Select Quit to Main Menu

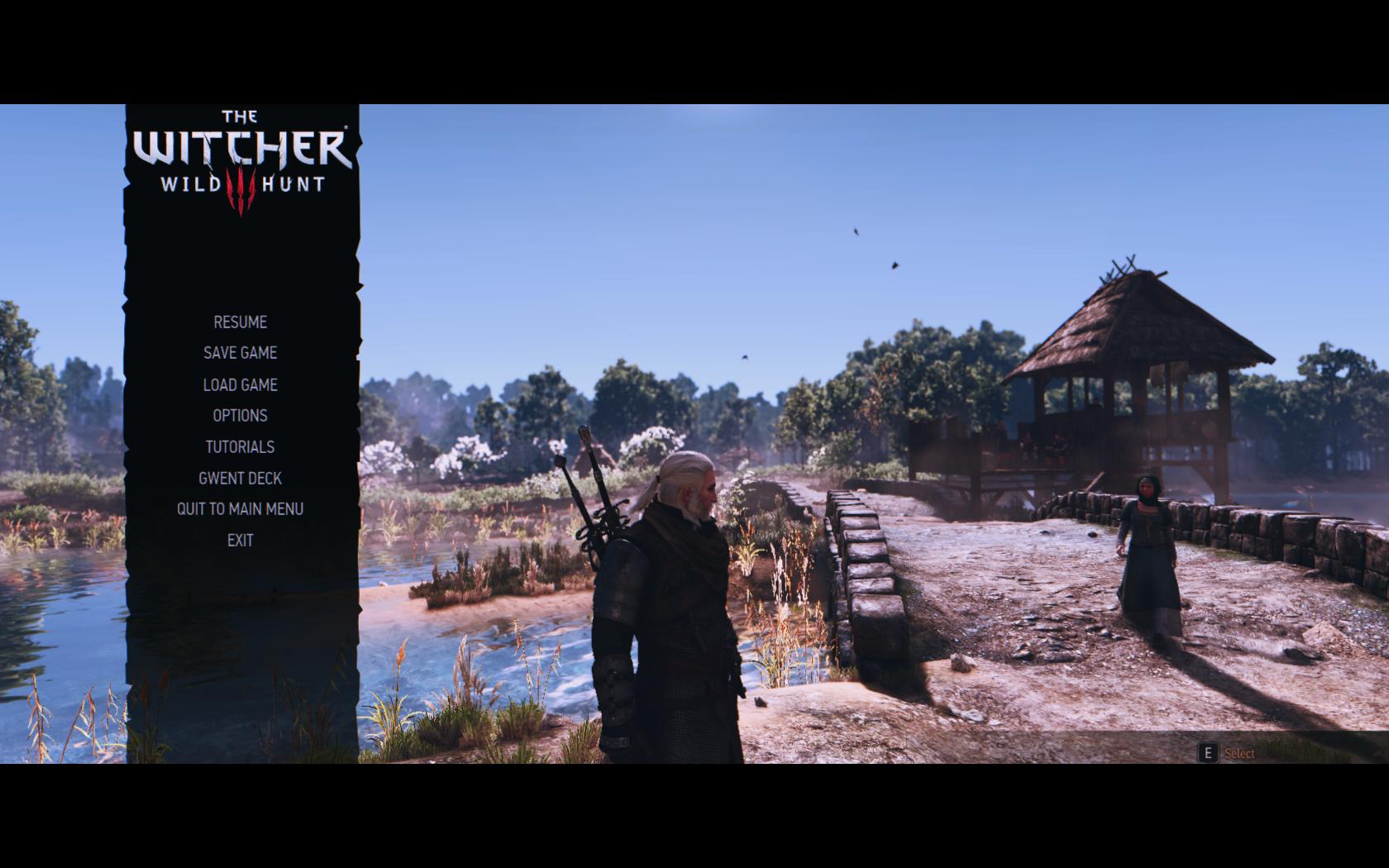[x=240, y=509]
